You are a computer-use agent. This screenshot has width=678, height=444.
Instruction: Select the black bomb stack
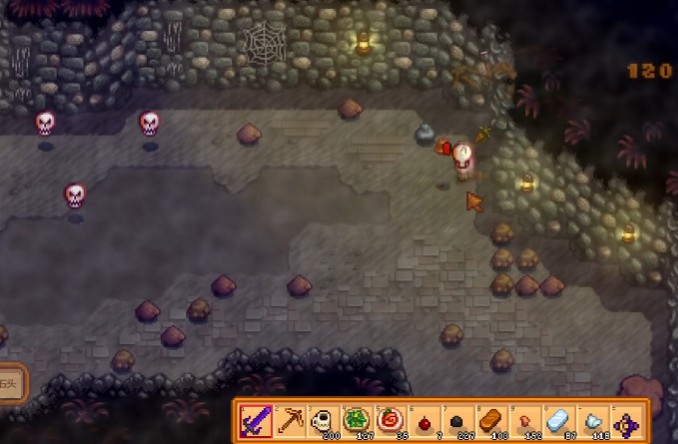pos(459,422)
